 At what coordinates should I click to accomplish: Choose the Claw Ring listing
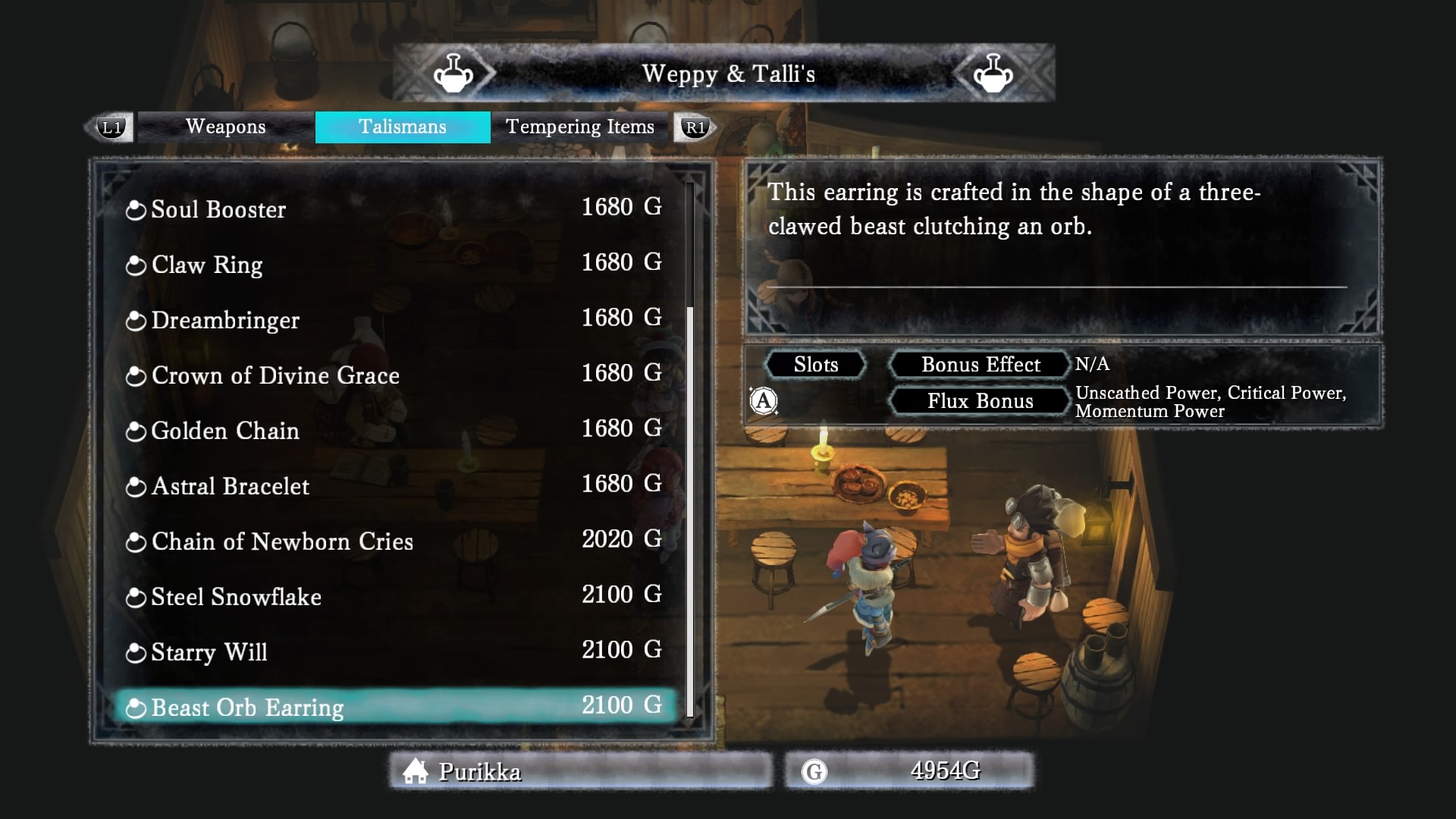[x=394, y=264]
